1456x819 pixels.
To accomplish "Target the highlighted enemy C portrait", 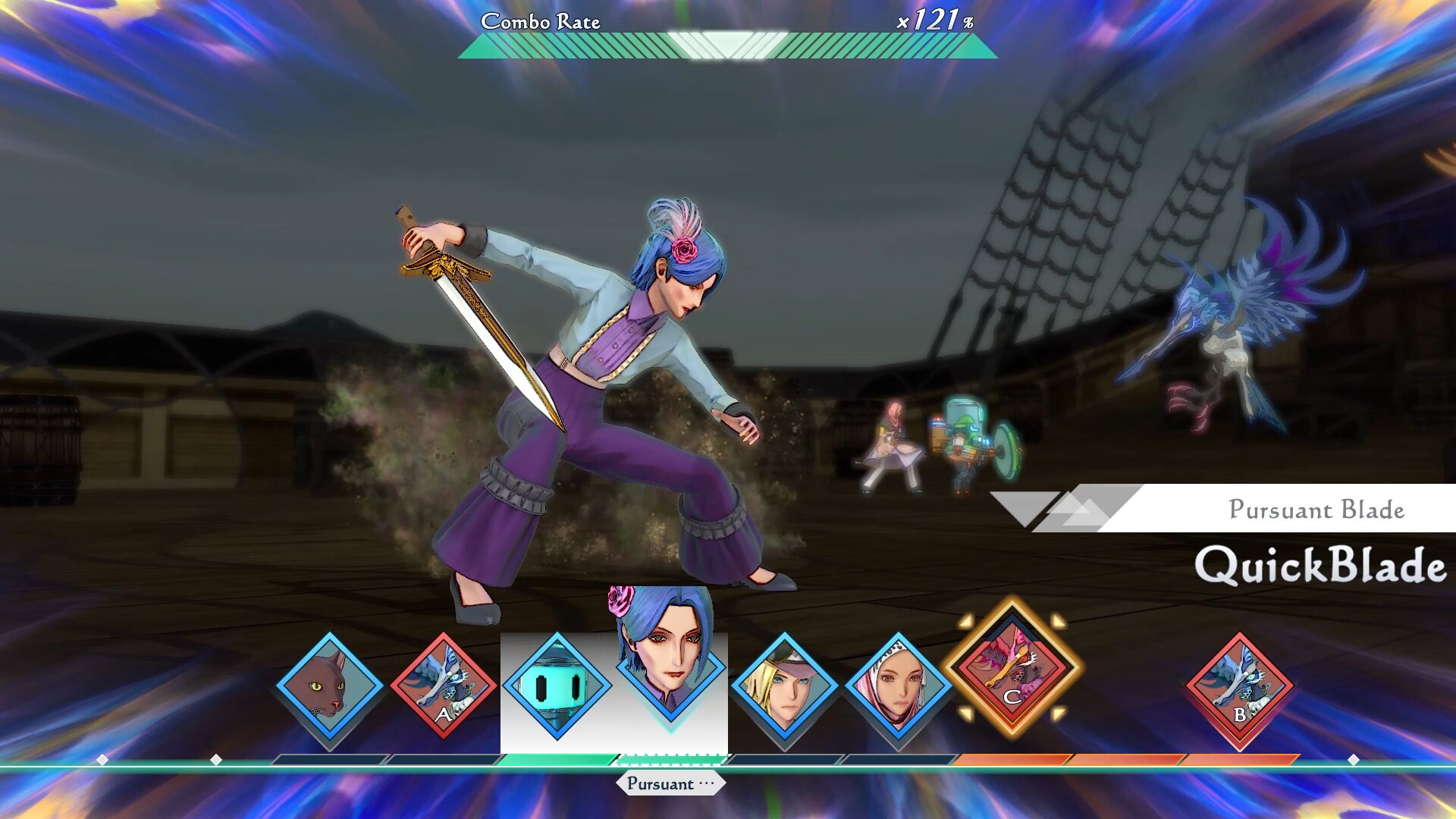I will pyautogui.click(x=1012, y=667).
